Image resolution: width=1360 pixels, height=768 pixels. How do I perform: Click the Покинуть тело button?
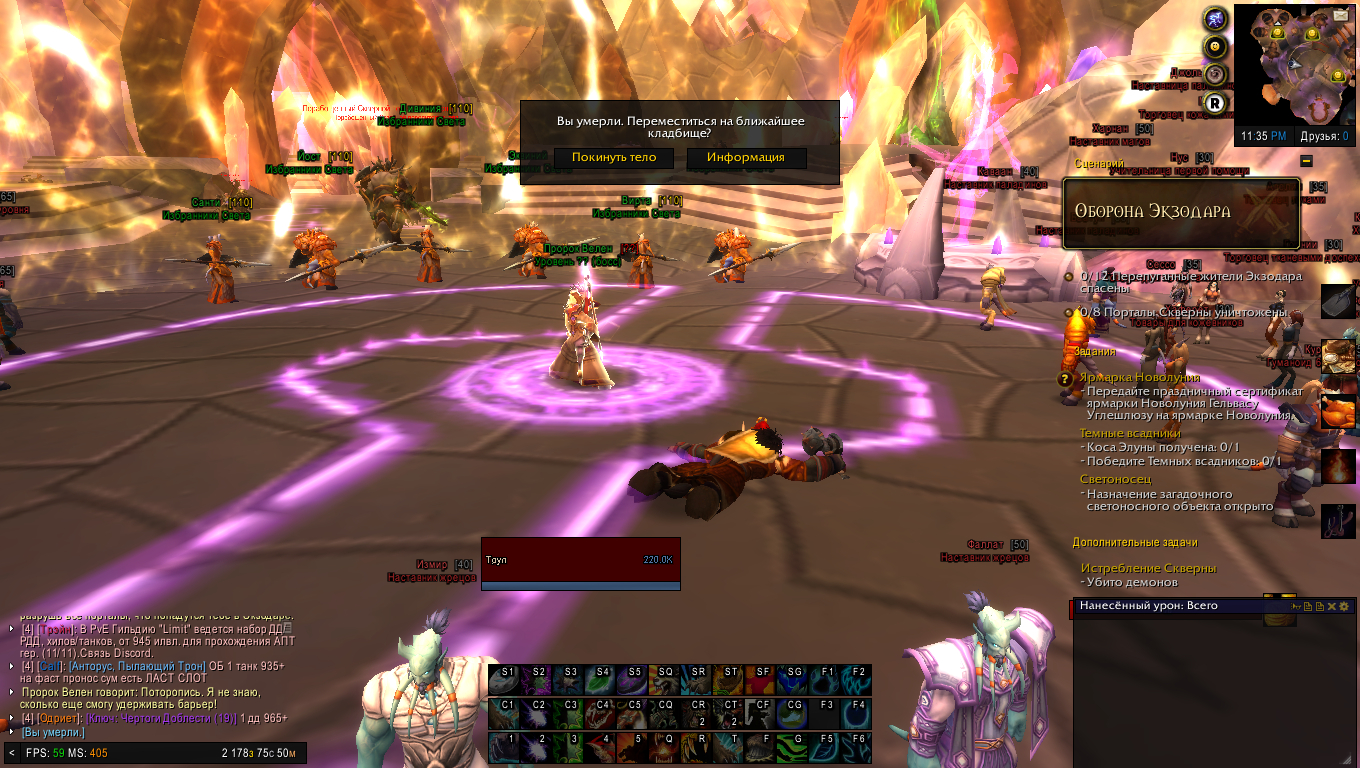tap(614, 158)
